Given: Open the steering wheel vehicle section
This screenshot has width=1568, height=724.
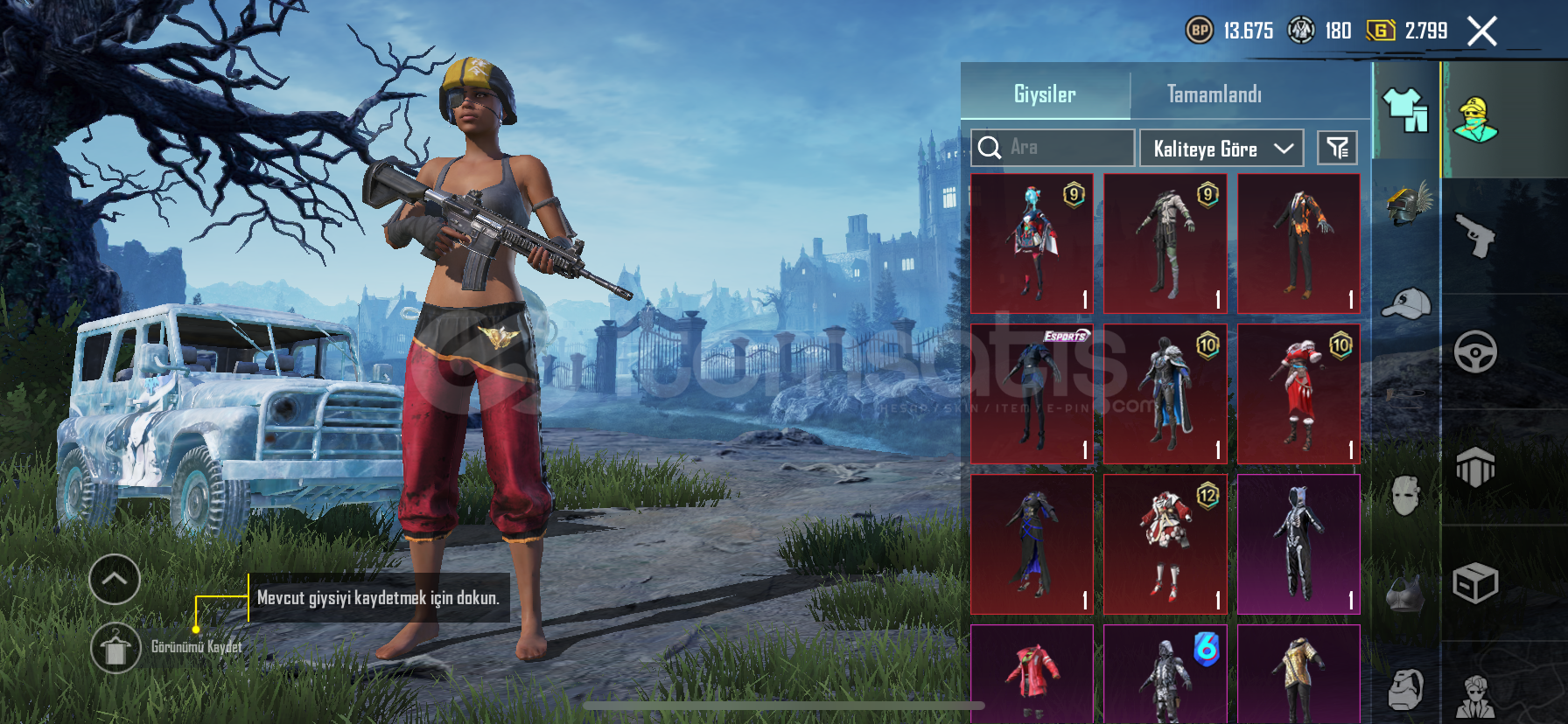Looking at the screenshot, I should pyautogui.click(x=1475, y=352).
